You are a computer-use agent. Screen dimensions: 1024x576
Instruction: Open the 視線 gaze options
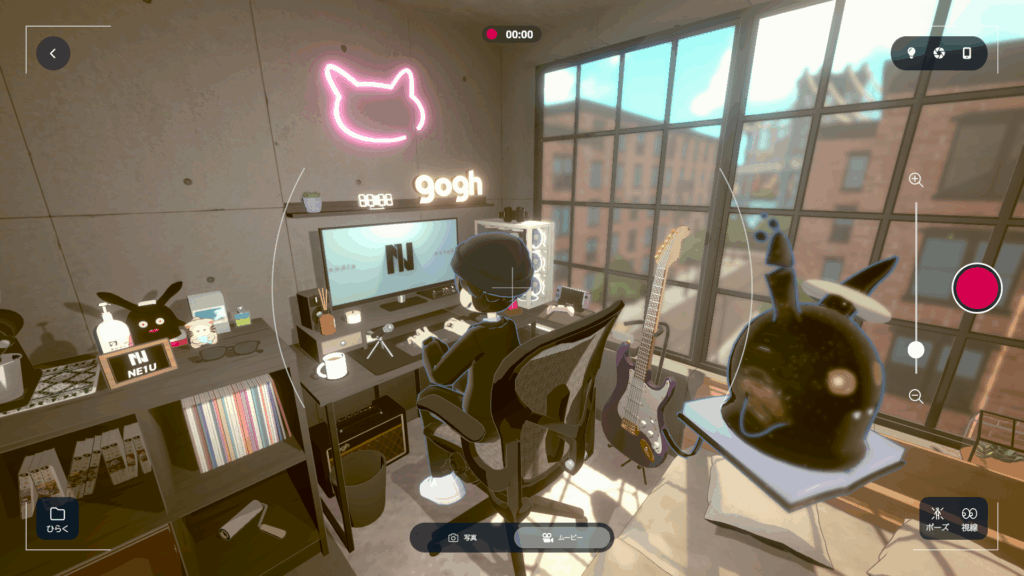(969, 517)
